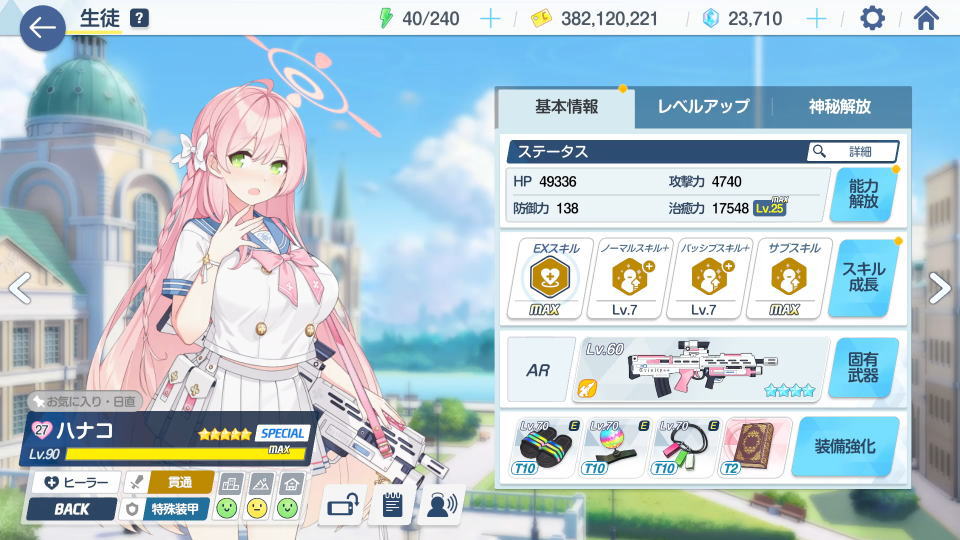Open the 固有武器 unique weapon button
This screenshot has height=540, width=960.
(863, 367)
